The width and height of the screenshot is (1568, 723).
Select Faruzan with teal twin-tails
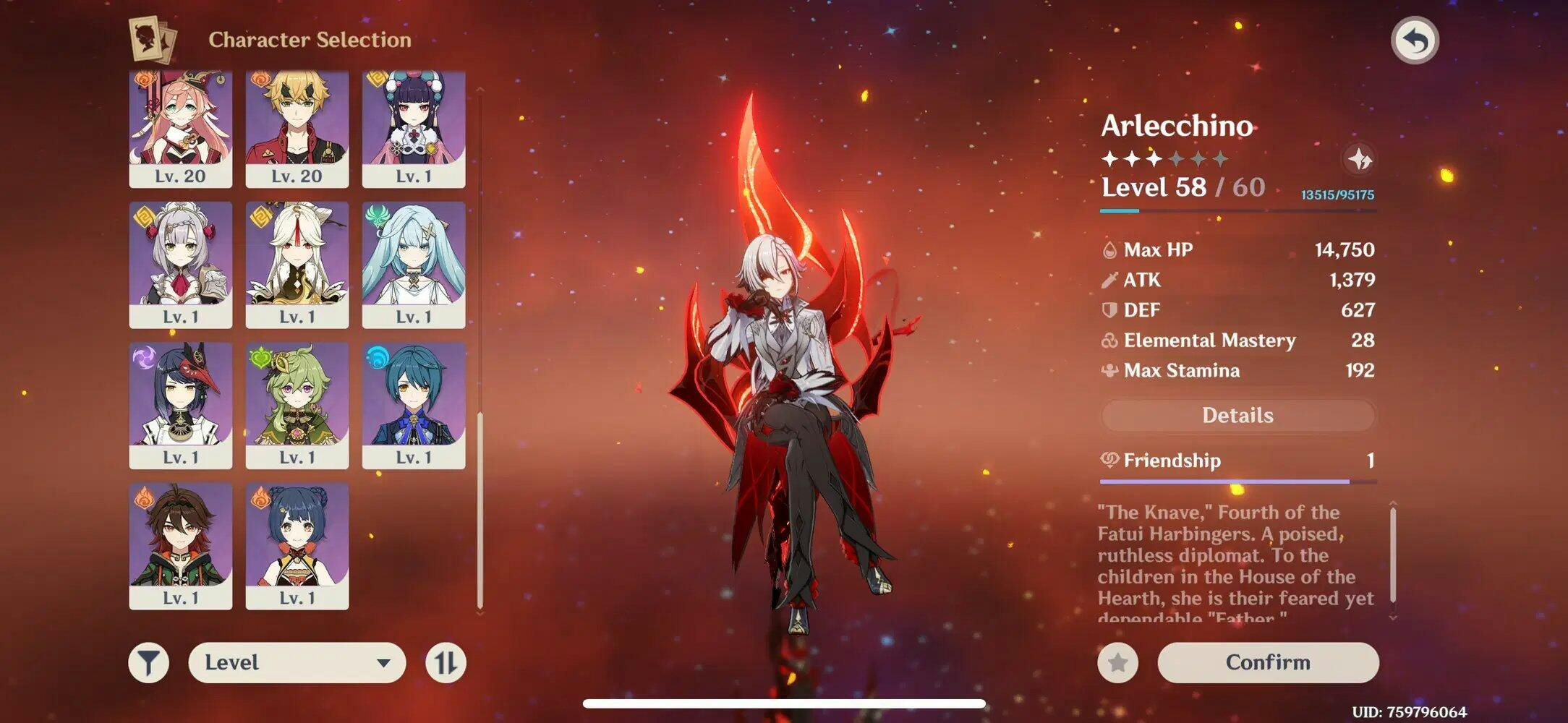(x=413, y=264)
